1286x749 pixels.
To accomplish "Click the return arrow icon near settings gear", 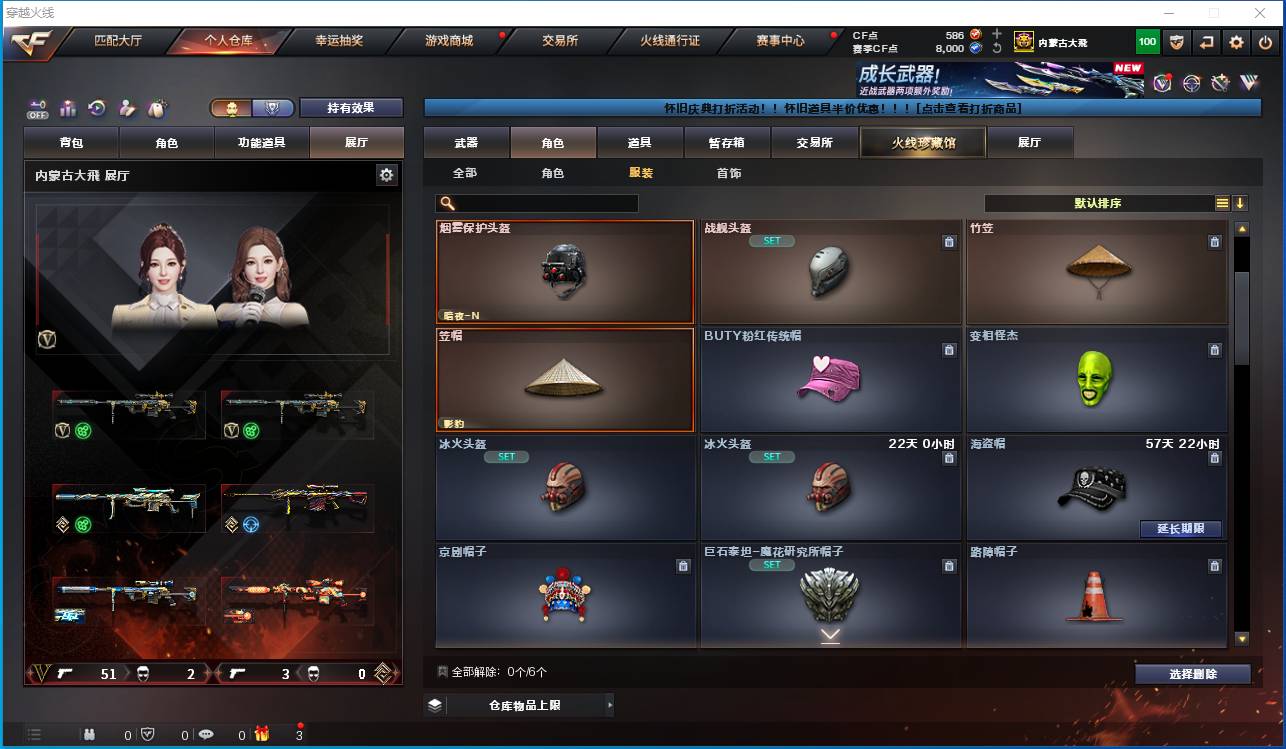I will [1206, 41].
